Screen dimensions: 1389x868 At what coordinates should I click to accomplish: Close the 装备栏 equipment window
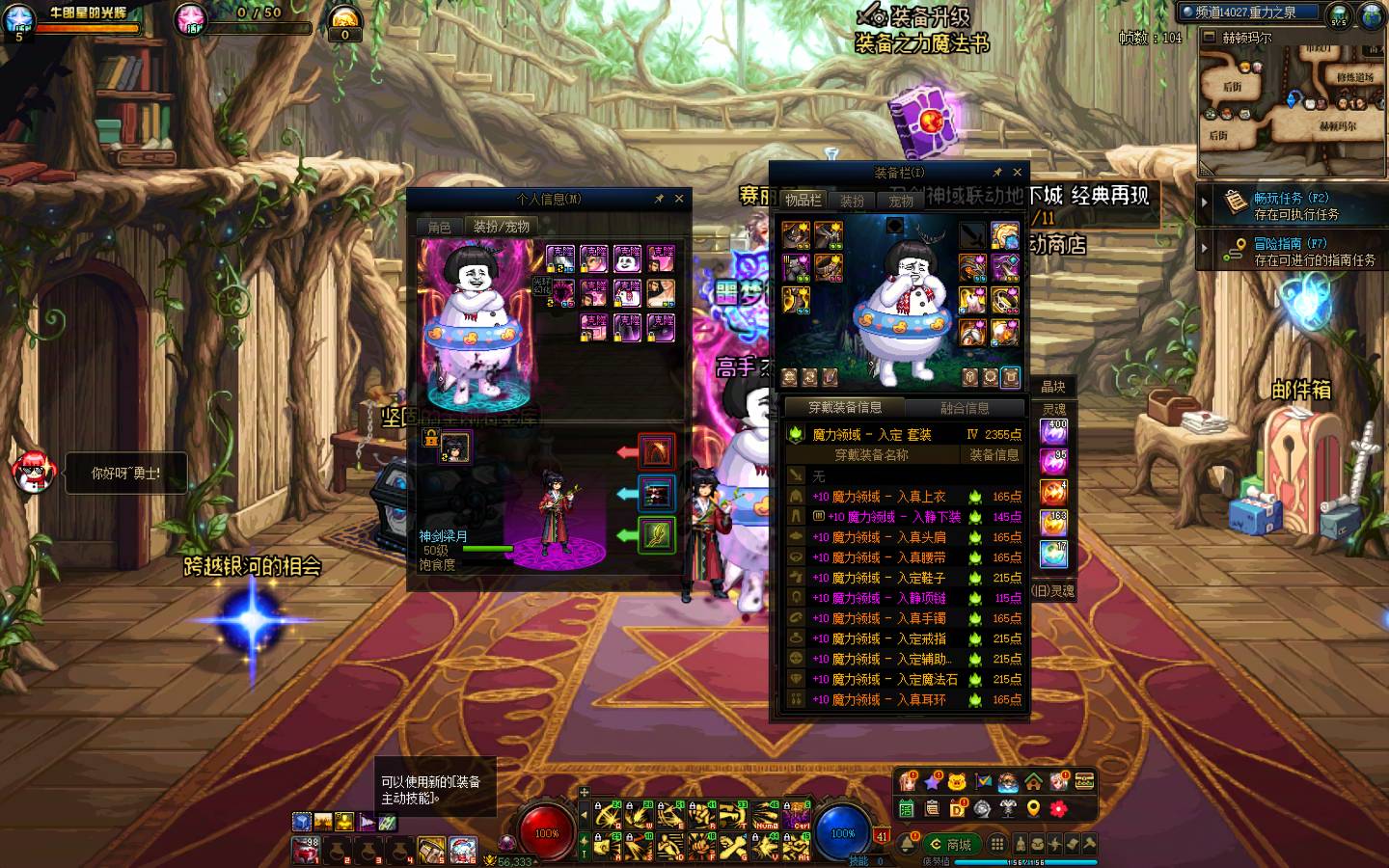pyautogui.click(x=1017, y=173)
